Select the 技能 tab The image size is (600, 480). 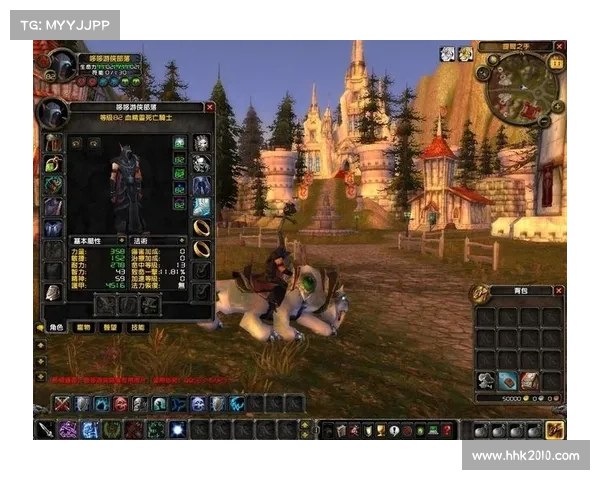138,328
